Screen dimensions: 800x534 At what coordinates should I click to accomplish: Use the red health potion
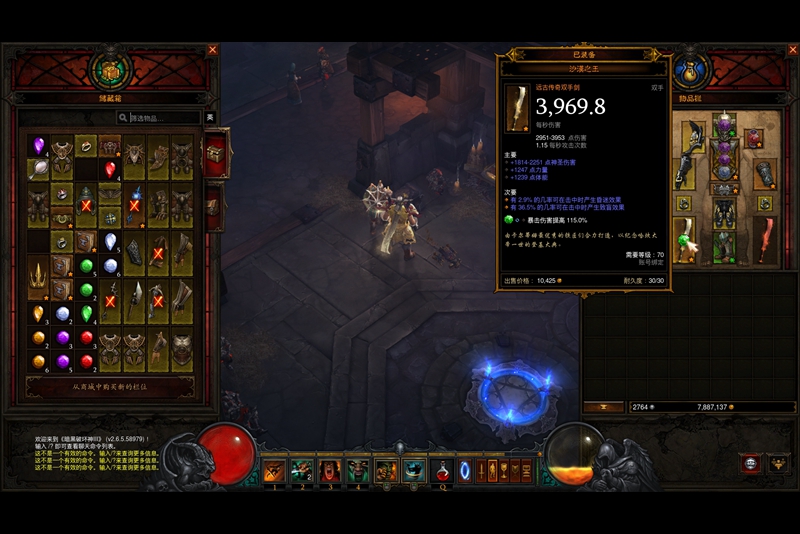(x=441, y=470)
